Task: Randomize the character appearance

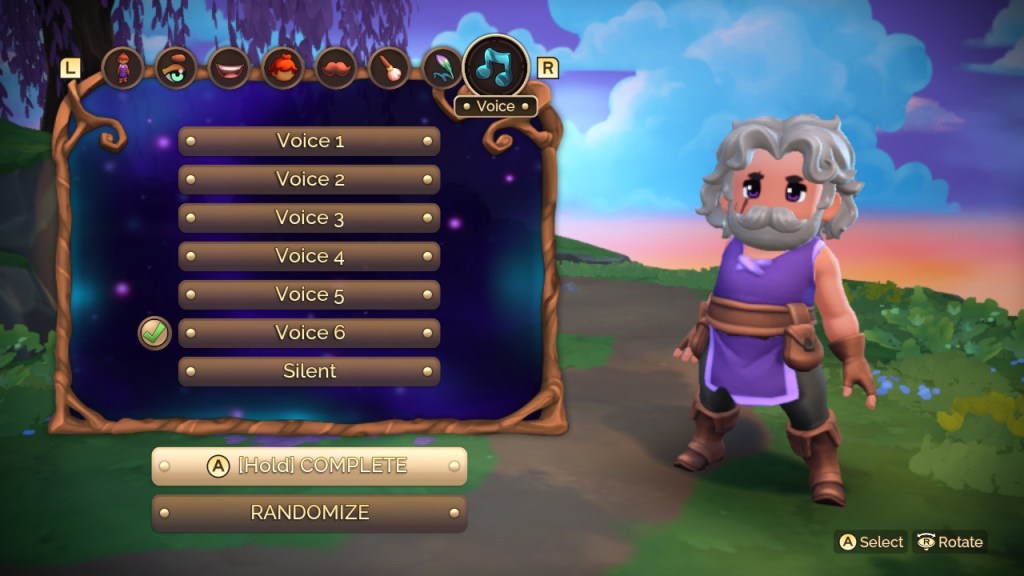Action: (309, 513)
